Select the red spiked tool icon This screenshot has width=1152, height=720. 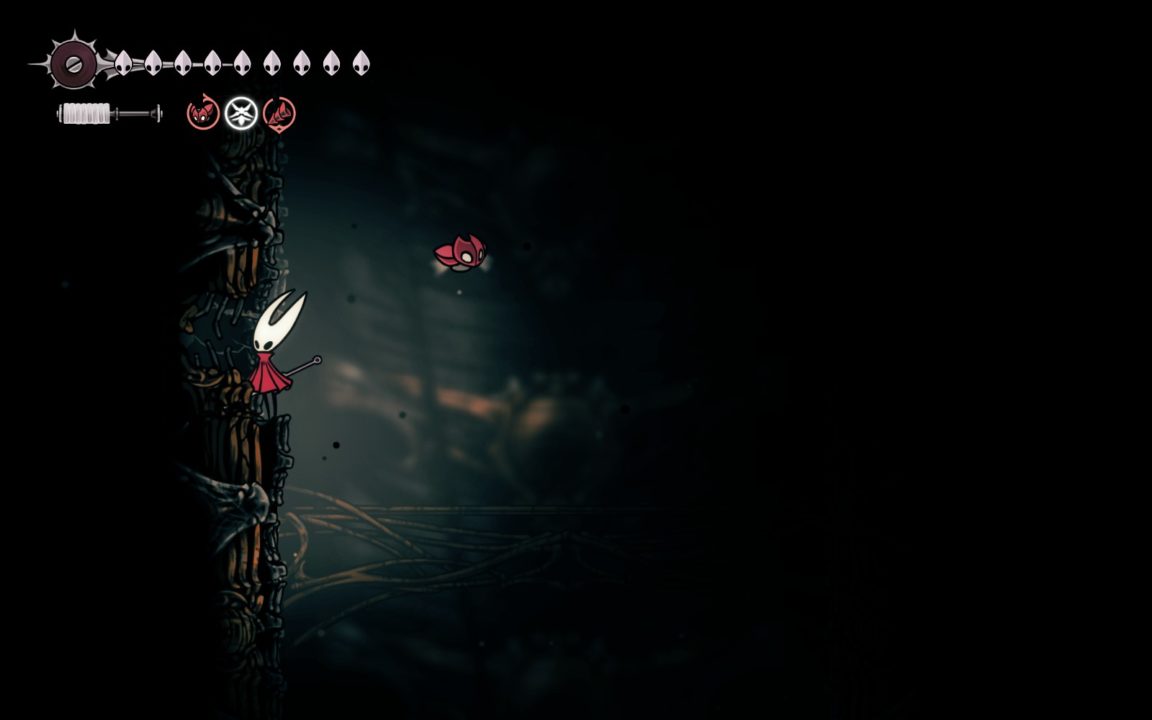click(279, 113)
